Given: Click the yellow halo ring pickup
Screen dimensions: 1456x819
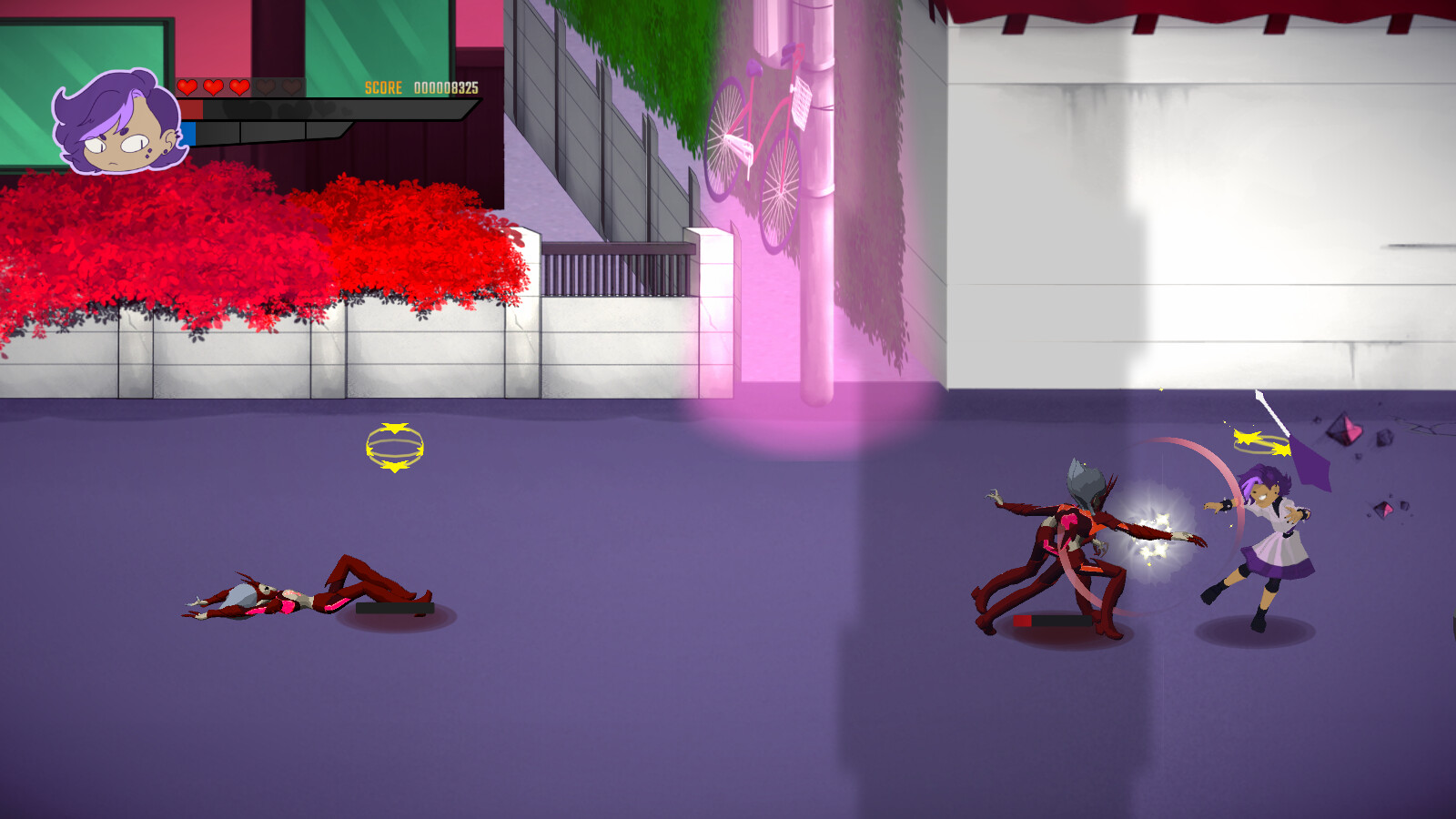Looking at the screenshot, I should click(395, 447).
